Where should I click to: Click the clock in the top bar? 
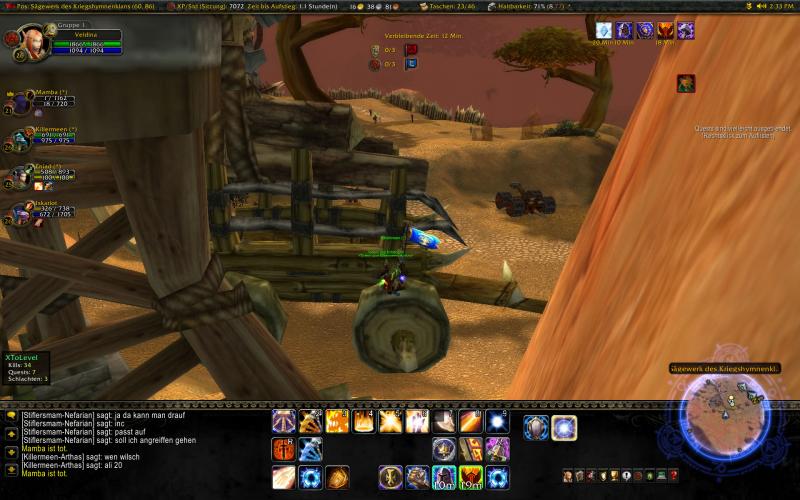tap(773, 6)
